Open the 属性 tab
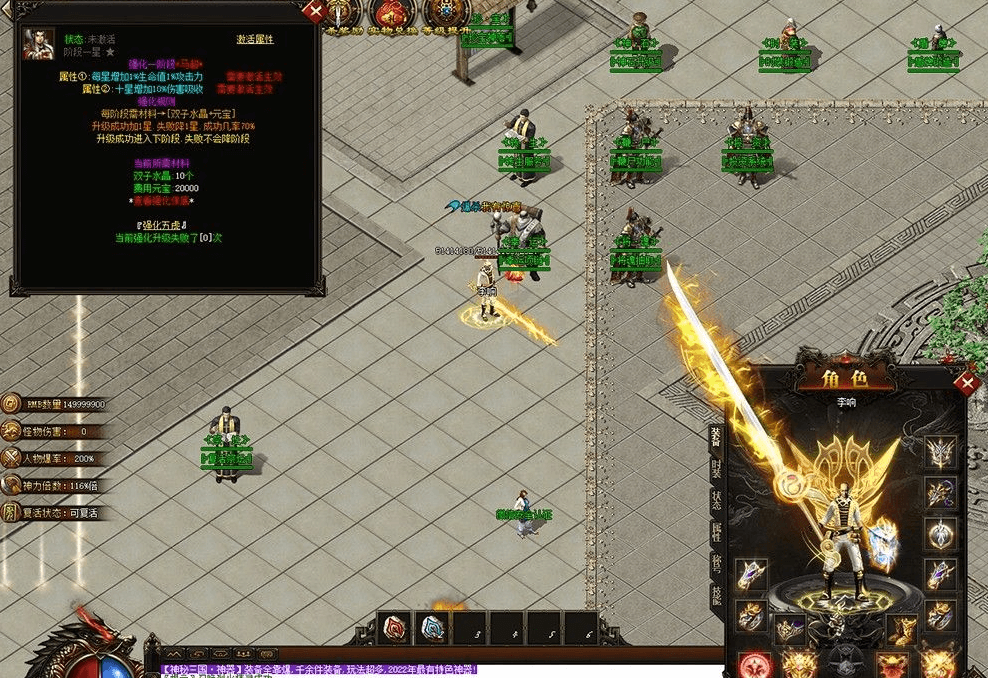The width and height of the screenshot is (988, 678). point(716,532)
